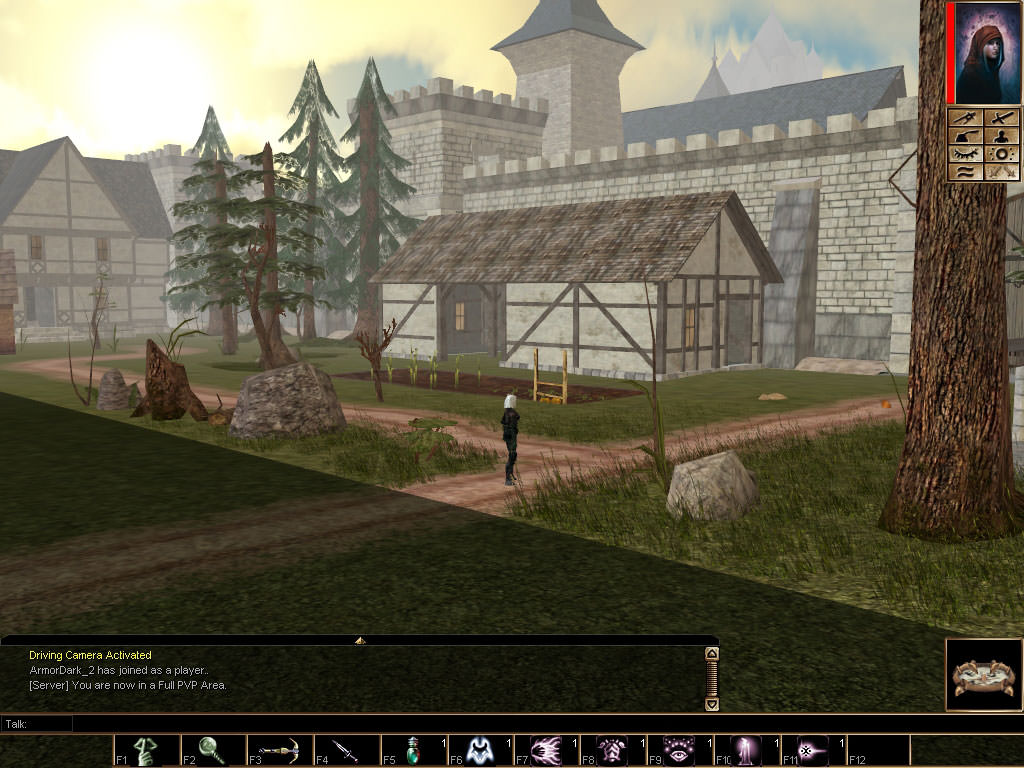Screen dimensions: 1024x768
Task: Cast the F9 eye spell quickslot
Action: click(680, 750)
